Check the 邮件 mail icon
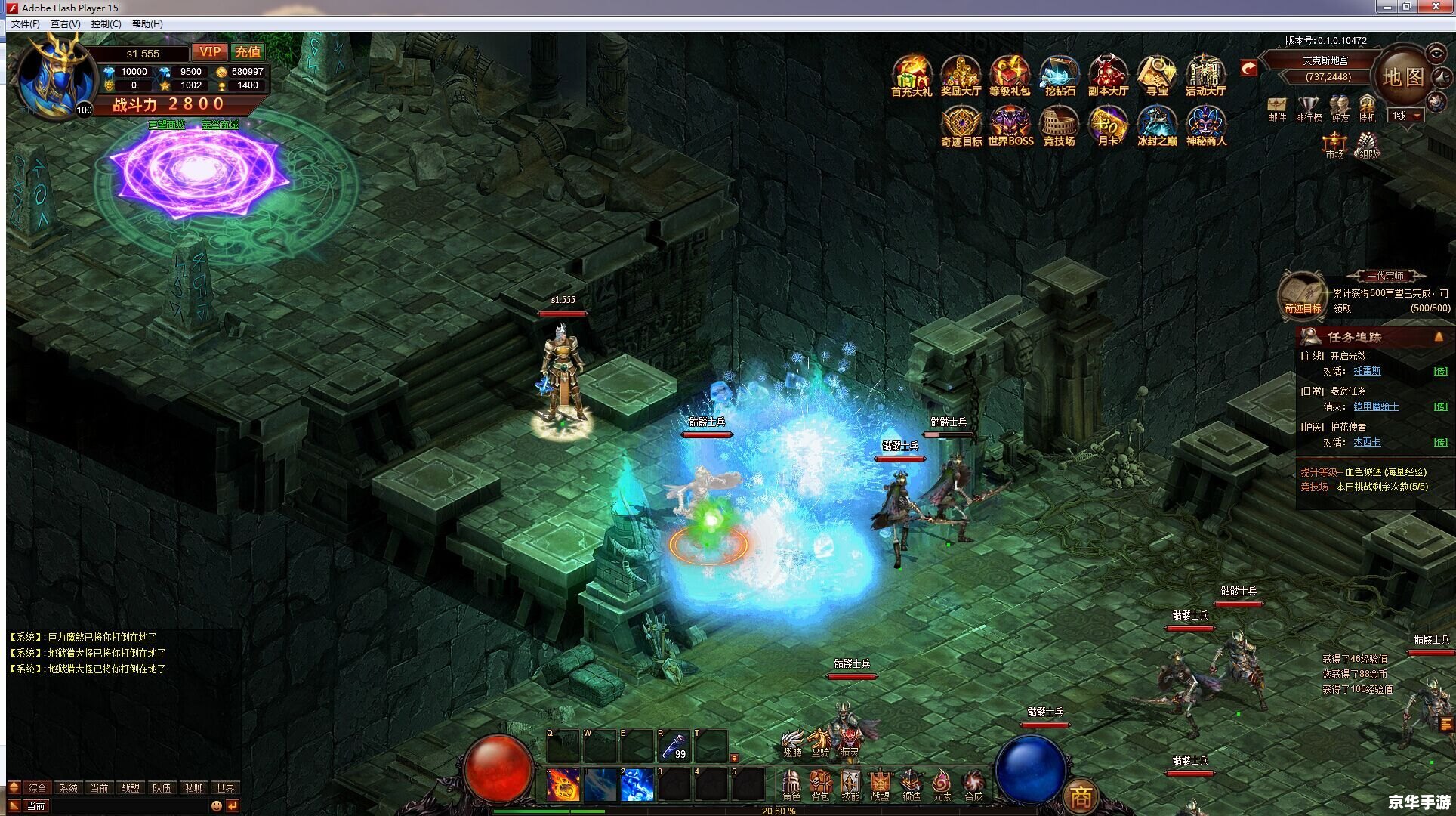This screenshot has width=1456, height=816. tap(1277, 108)
